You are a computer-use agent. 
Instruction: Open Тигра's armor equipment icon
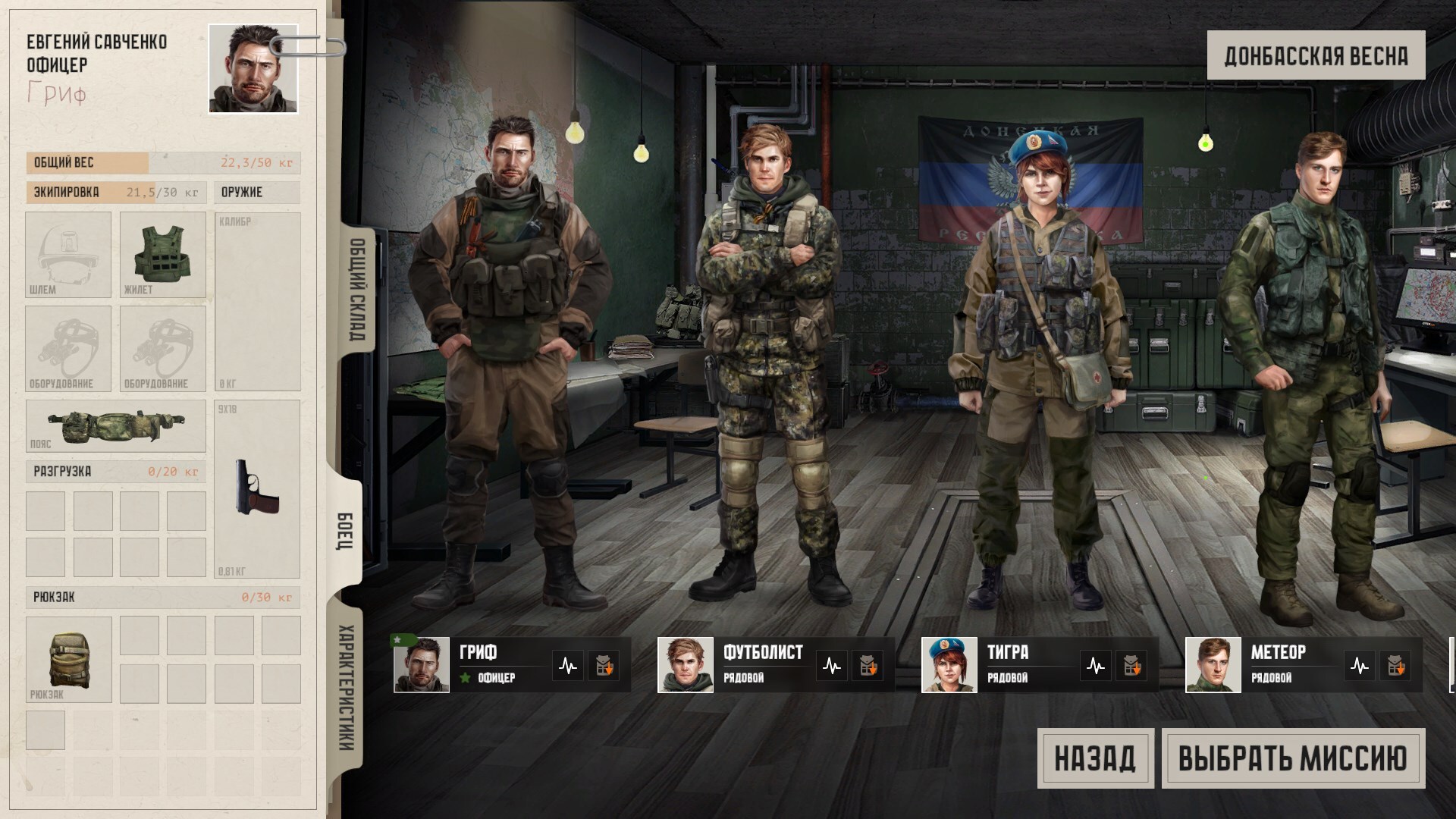coord(1131,666)
